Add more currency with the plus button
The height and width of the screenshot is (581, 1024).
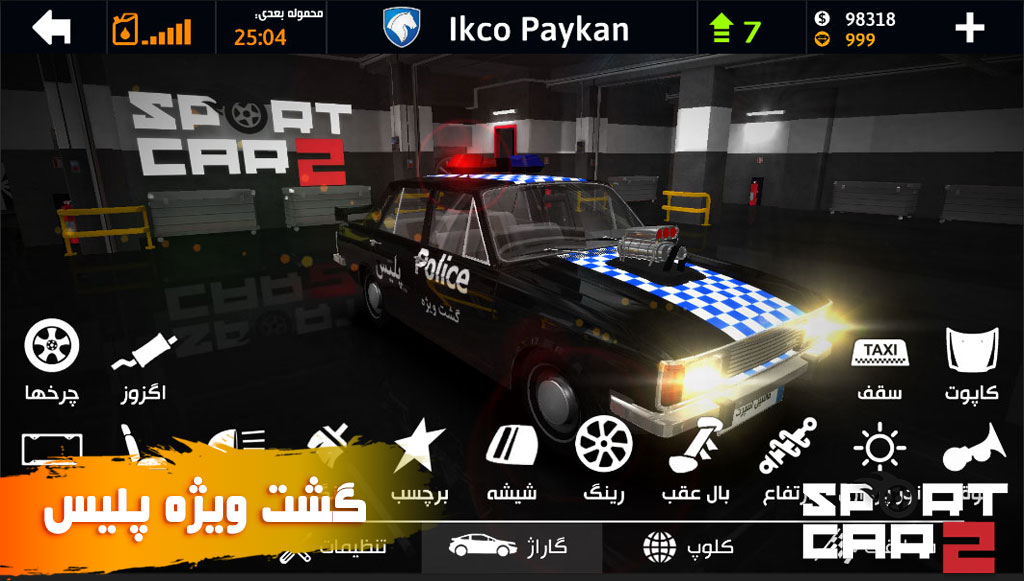coord(969,29)
